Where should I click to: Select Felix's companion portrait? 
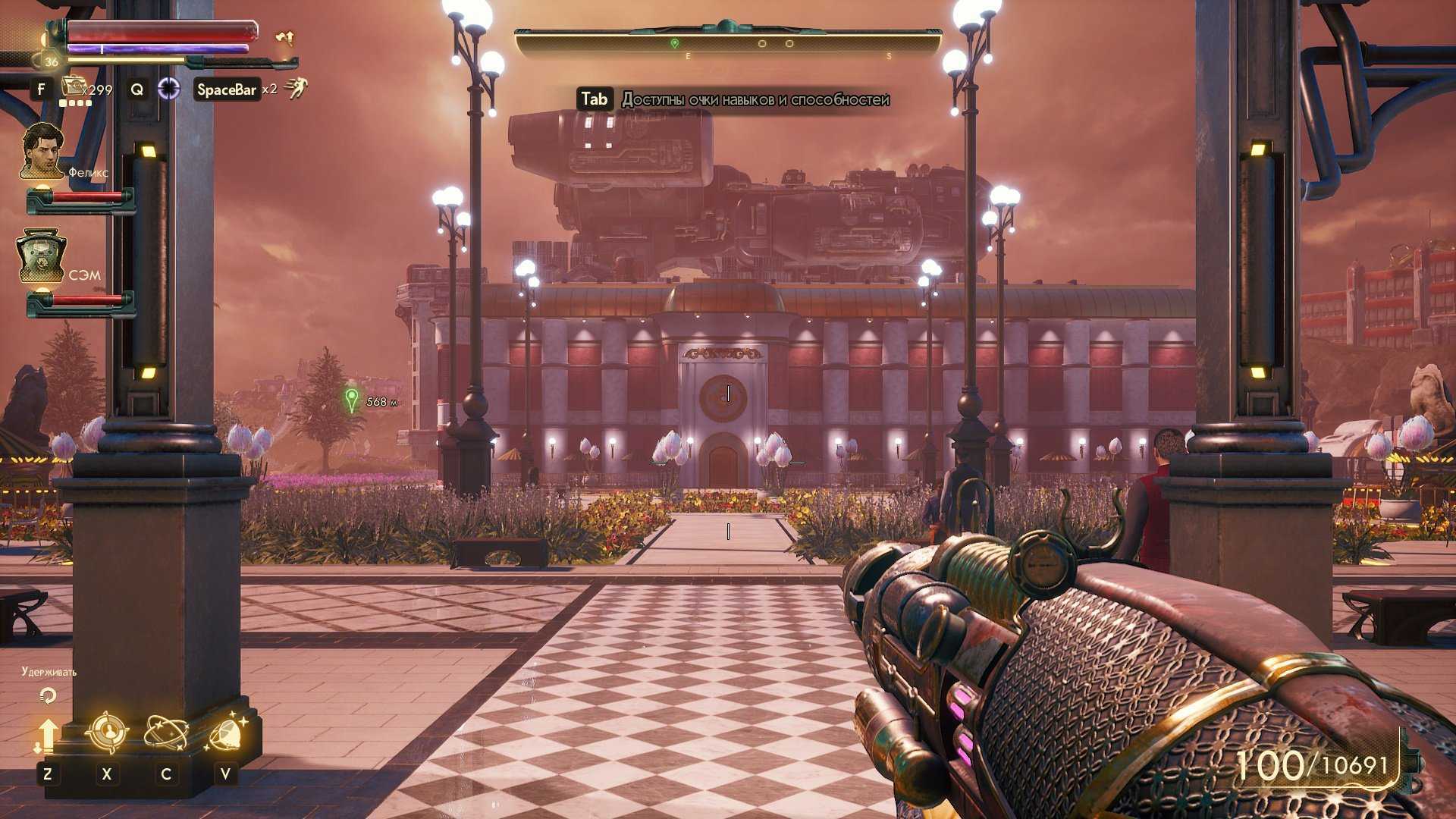[42, 152]
